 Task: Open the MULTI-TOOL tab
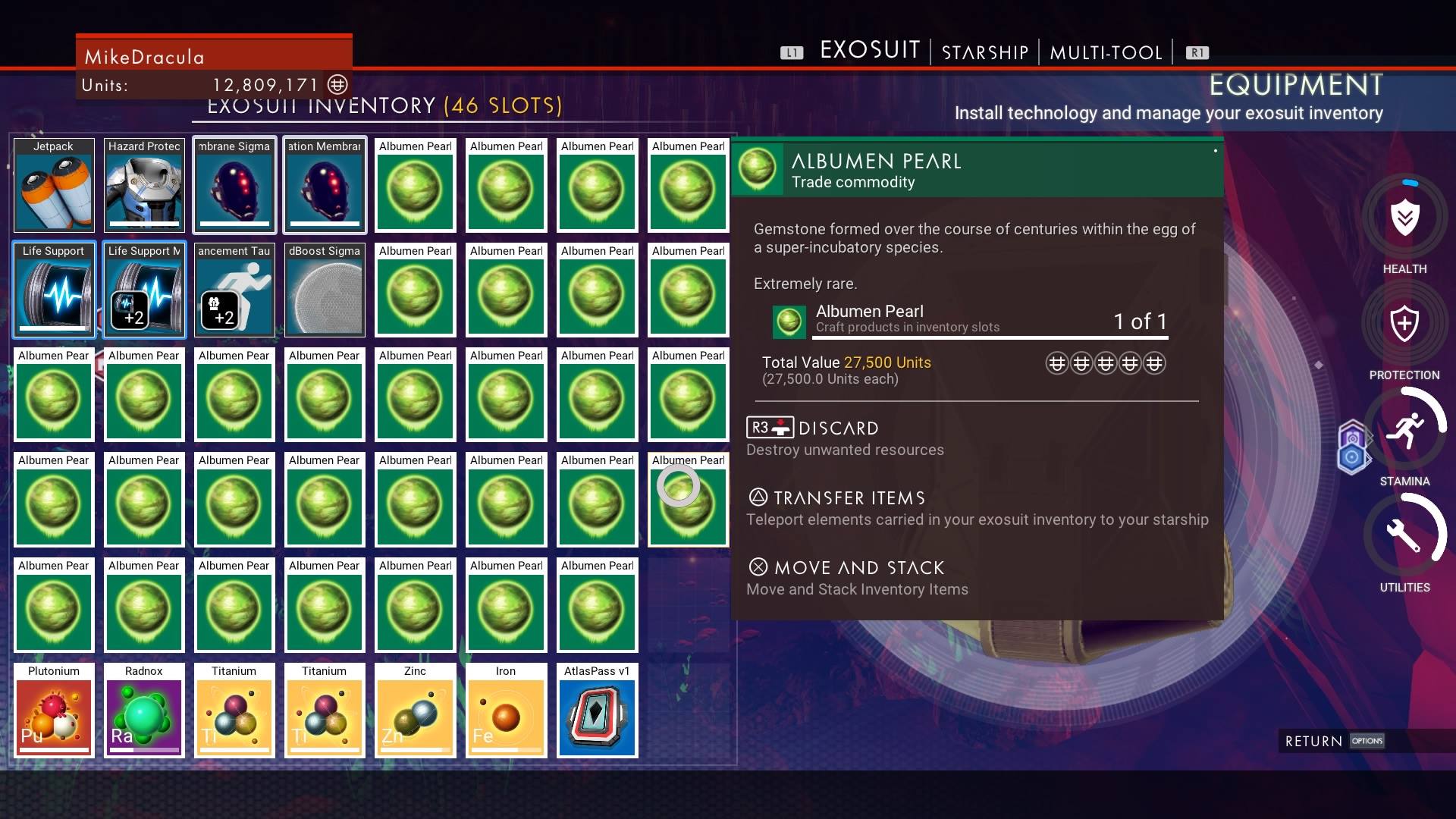(1105, 52)
